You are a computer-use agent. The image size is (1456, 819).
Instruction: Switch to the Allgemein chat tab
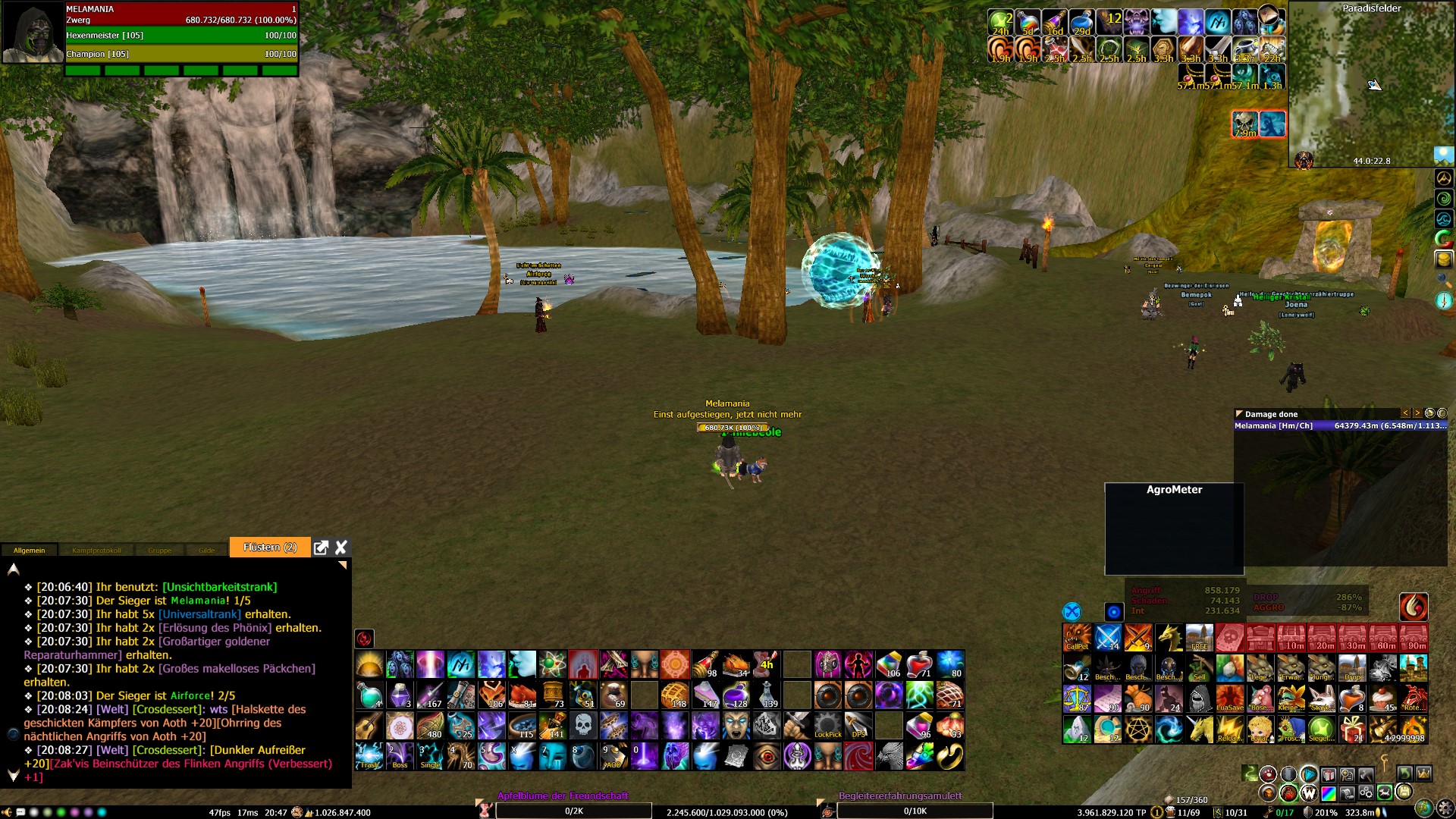pos(29,551)
